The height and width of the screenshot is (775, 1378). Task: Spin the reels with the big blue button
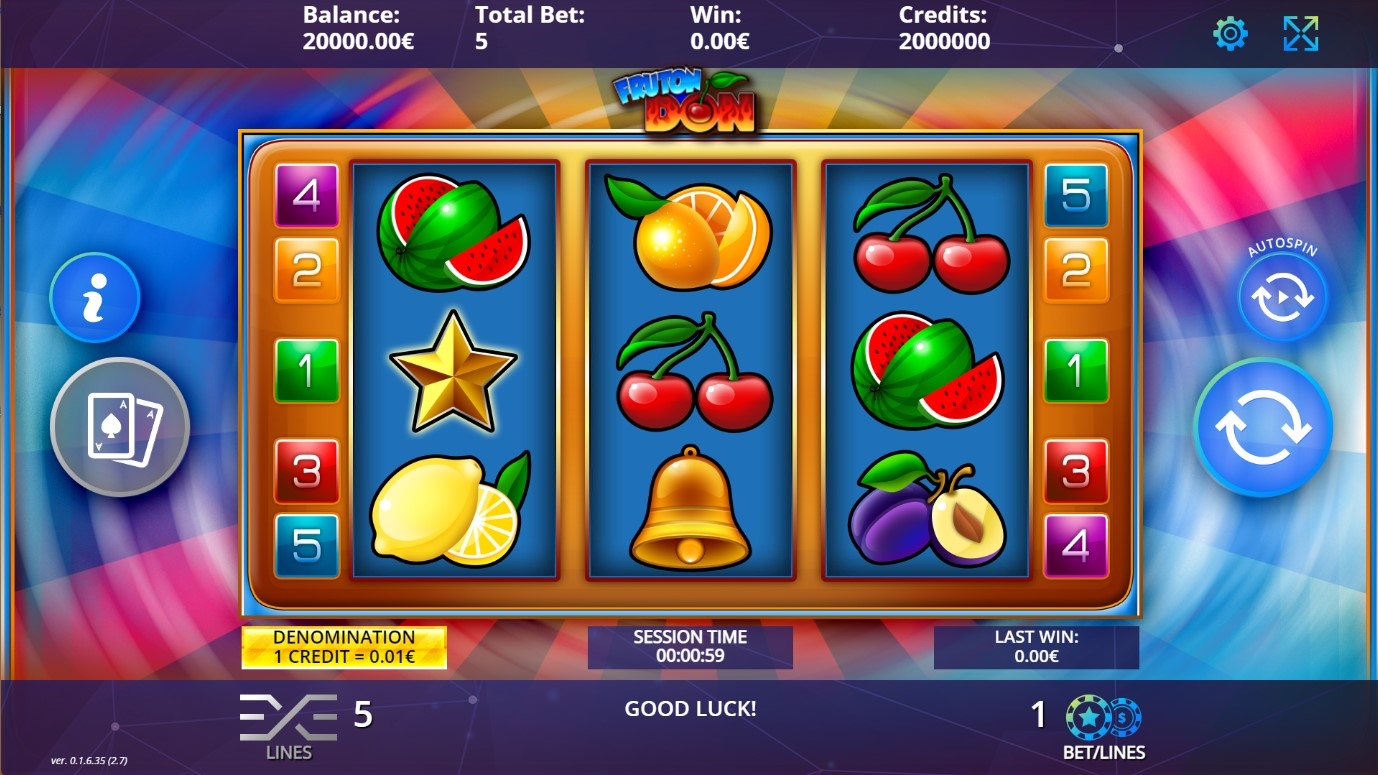point(1262,428)
